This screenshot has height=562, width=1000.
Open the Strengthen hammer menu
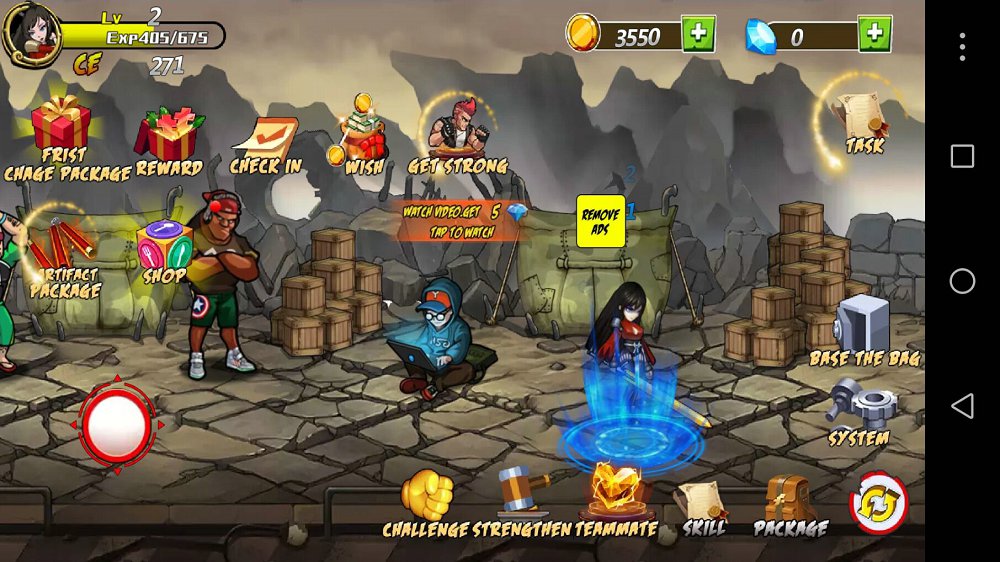(523, 492)
